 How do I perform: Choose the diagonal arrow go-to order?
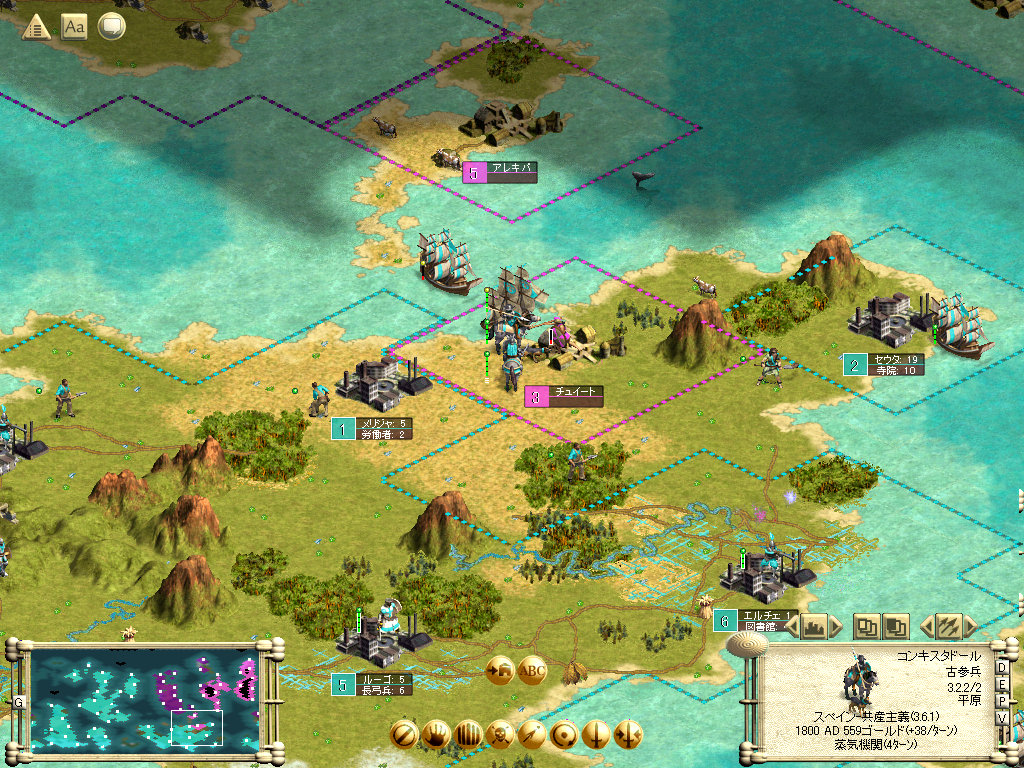tap(532, 733)
